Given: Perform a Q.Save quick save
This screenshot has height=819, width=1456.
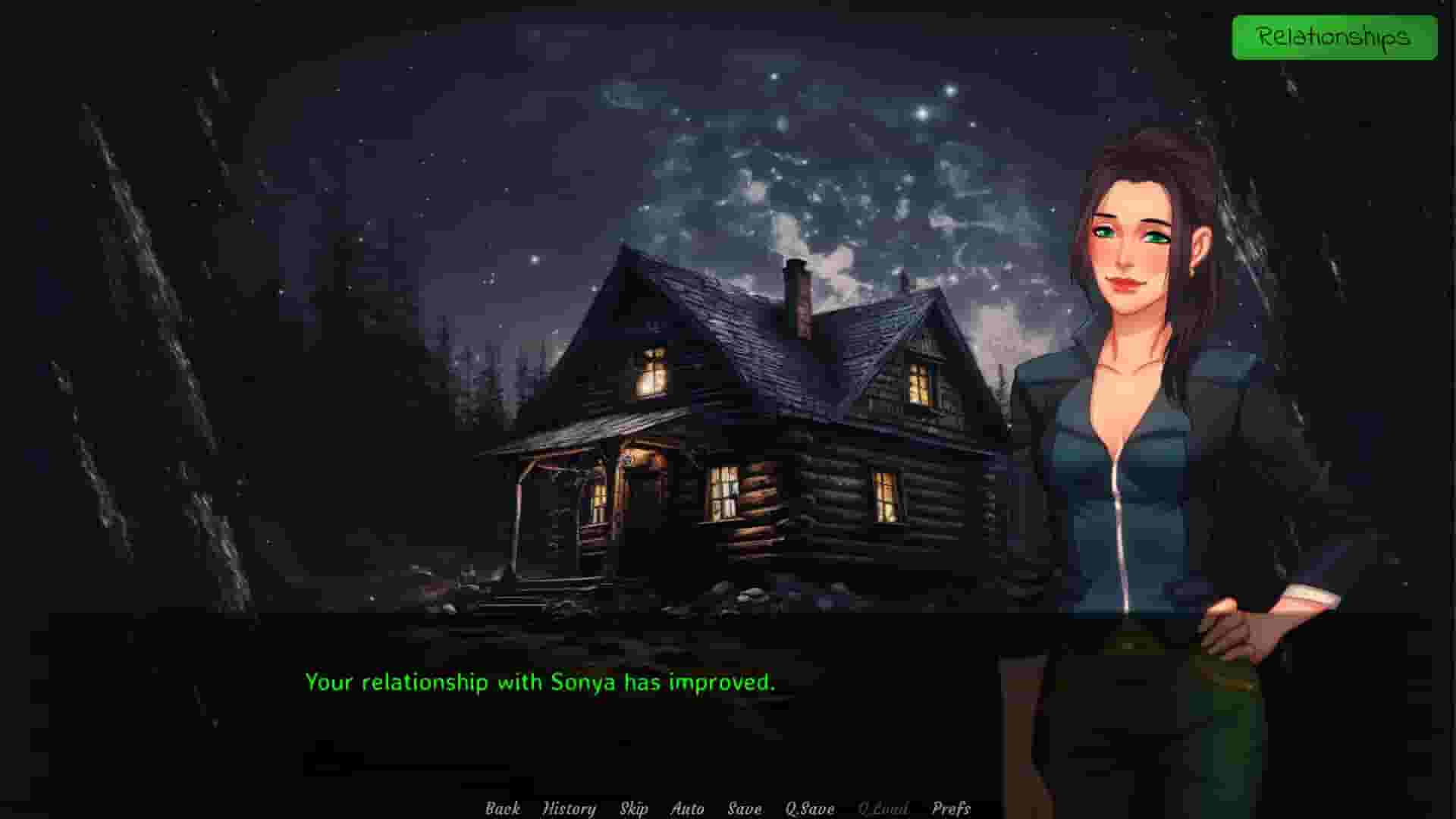Looking at the screenshot, I should (x=808, y=808).
